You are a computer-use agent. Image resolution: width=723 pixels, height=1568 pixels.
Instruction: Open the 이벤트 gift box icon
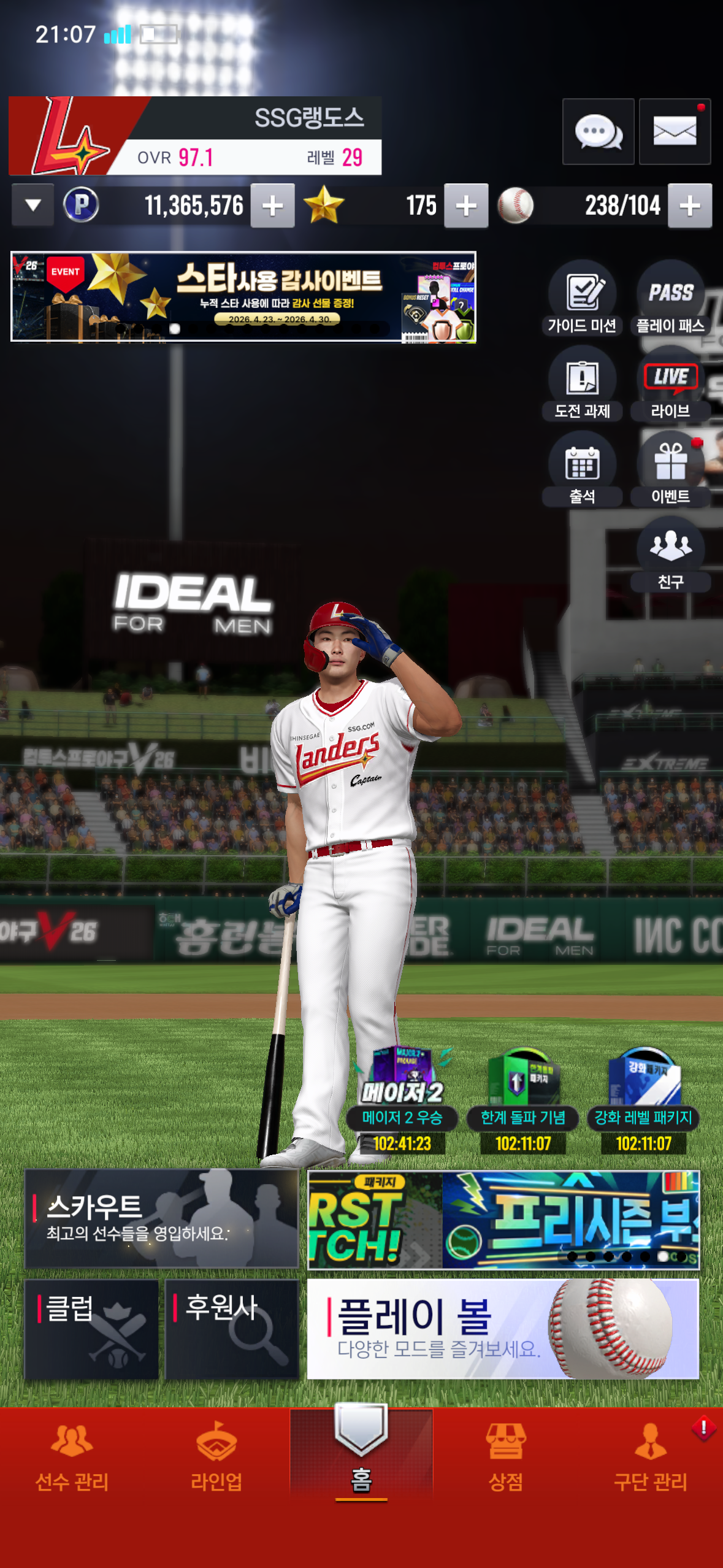[x=670, y=471]
